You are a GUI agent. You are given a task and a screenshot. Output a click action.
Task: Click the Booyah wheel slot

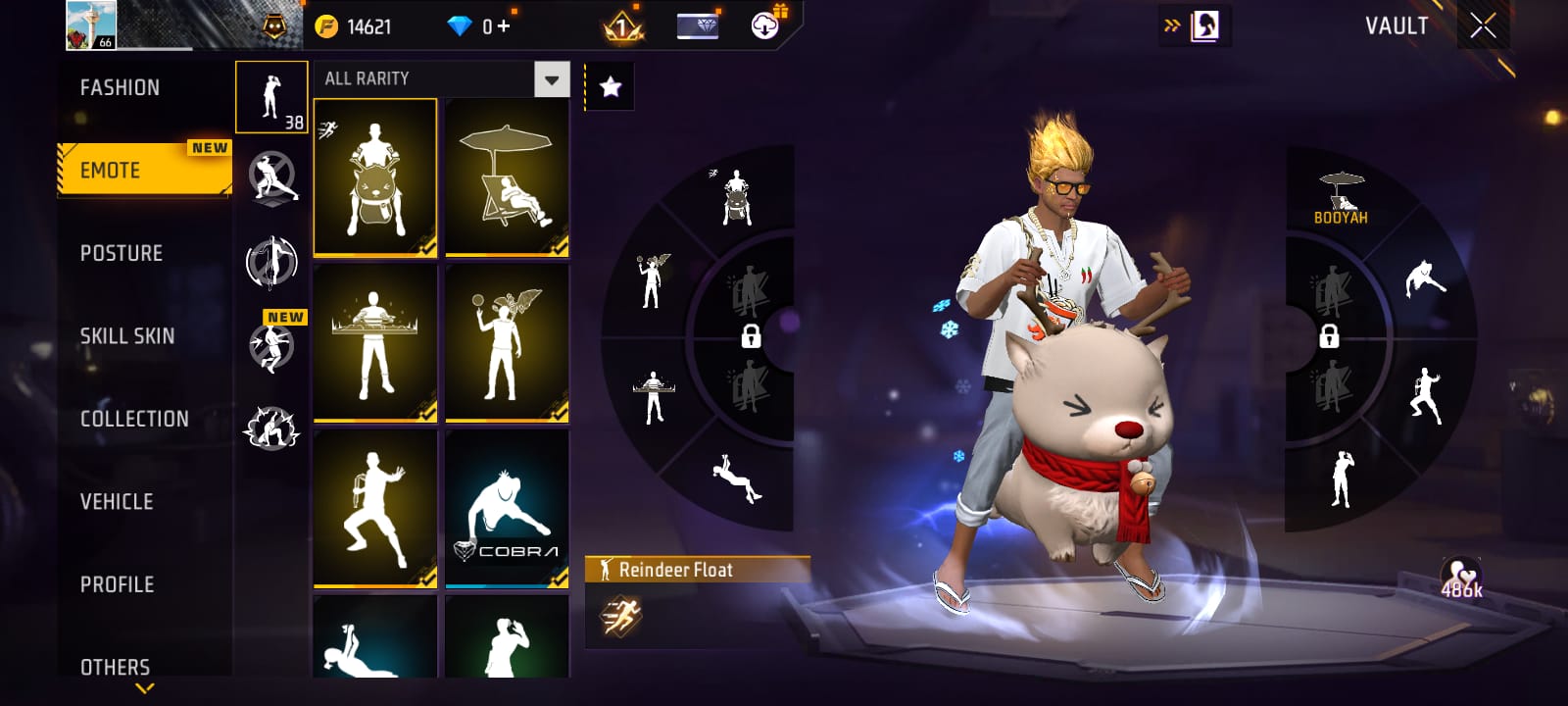(1341, 198)
